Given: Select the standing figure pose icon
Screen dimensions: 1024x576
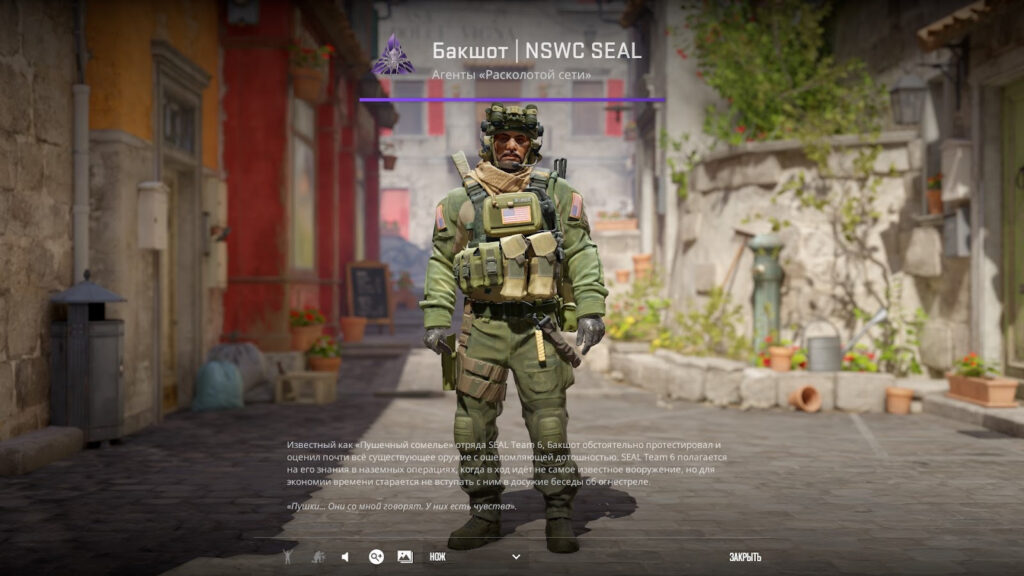Looking at the screenshot, I should click(288, 557).
